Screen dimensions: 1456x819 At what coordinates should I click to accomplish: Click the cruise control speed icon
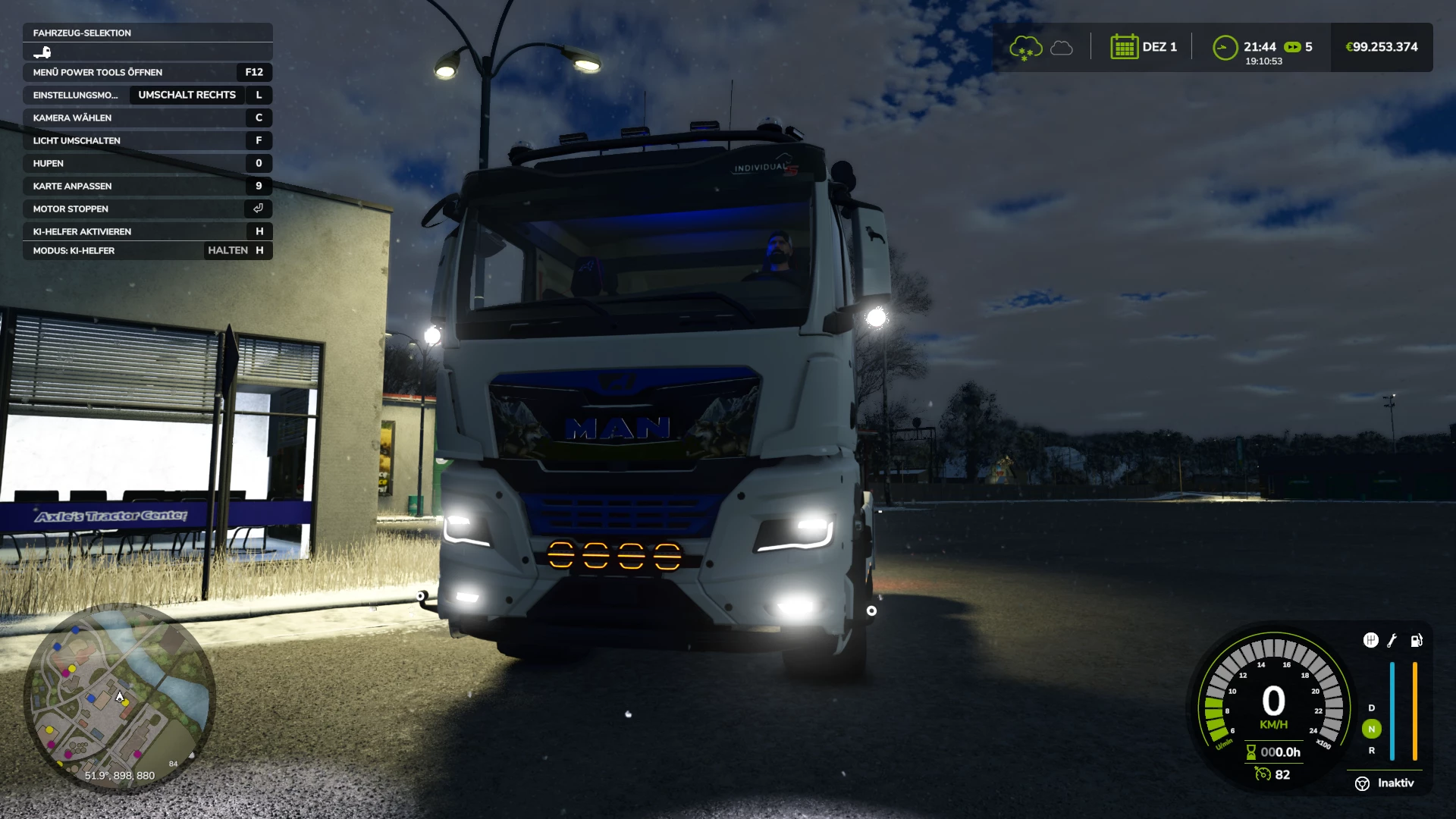(1263, 774)
